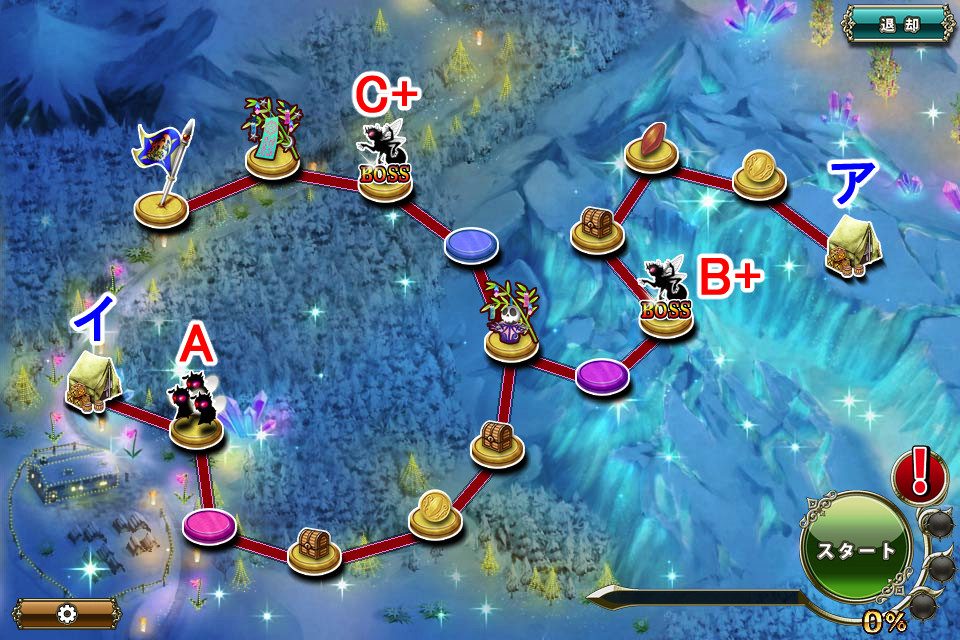This screenshot has height=640, width=960.
Task: Open settings with the gear button
Action: click(x=67, y=613)
